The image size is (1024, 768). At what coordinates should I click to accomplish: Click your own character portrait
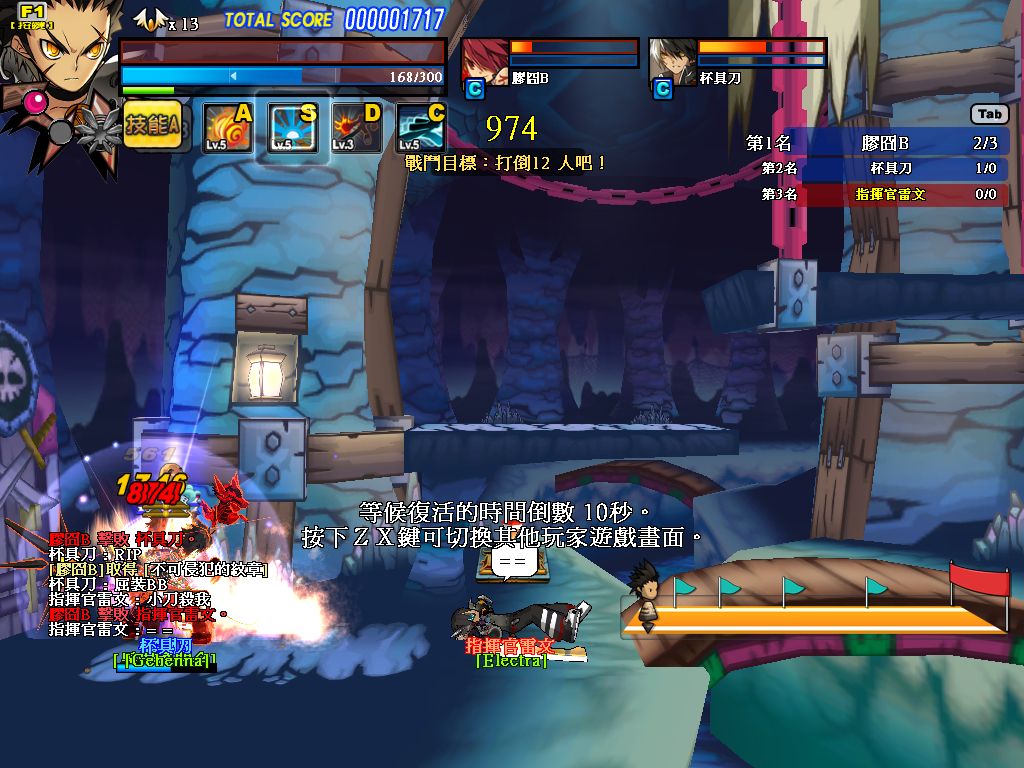pyautogui.click(x=58, y=52)
